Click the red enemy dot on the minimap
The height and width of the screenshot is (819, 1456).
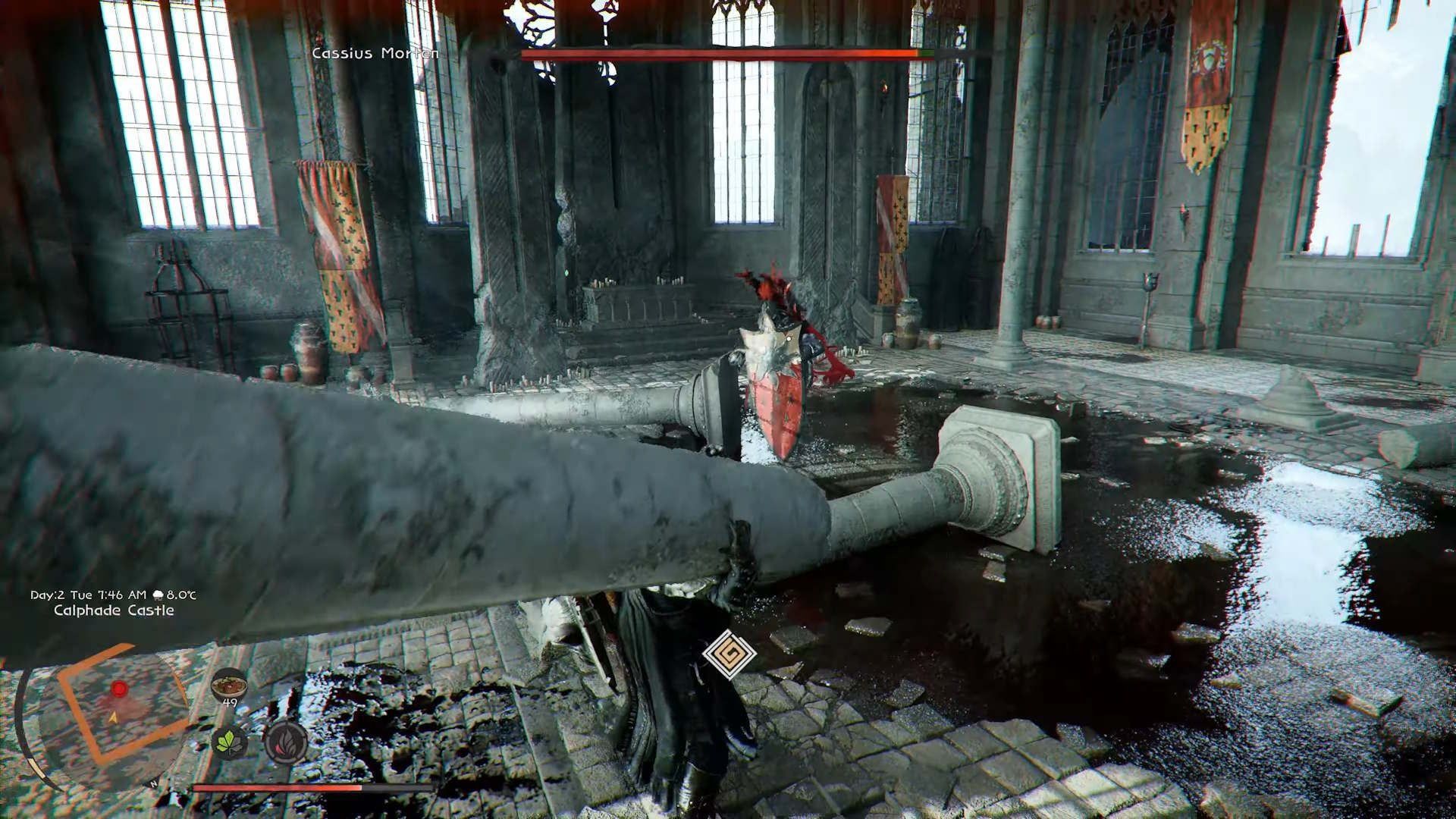pyautogui.click(x=119, y=689)
